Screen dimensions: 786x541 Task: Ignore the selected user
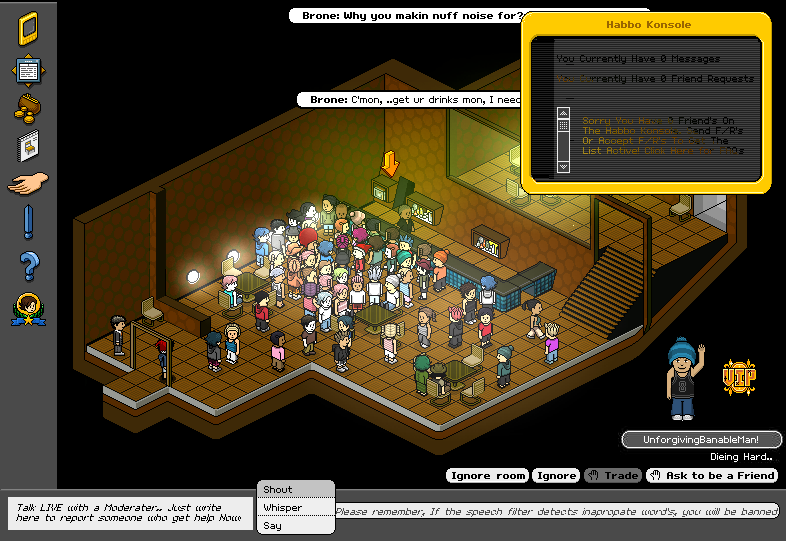555,476
